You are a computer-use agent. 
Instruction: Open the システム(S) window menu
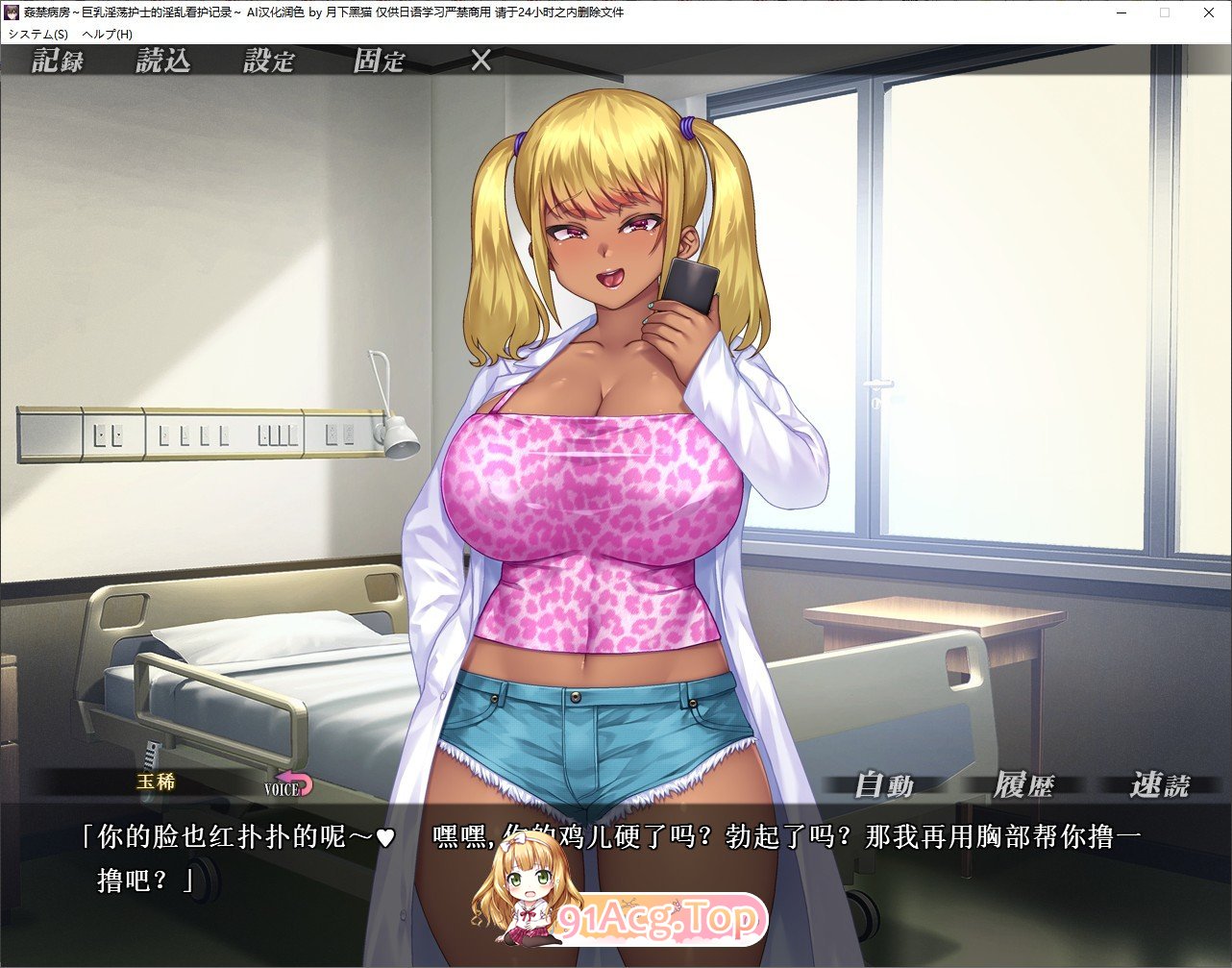pos(37,34)
